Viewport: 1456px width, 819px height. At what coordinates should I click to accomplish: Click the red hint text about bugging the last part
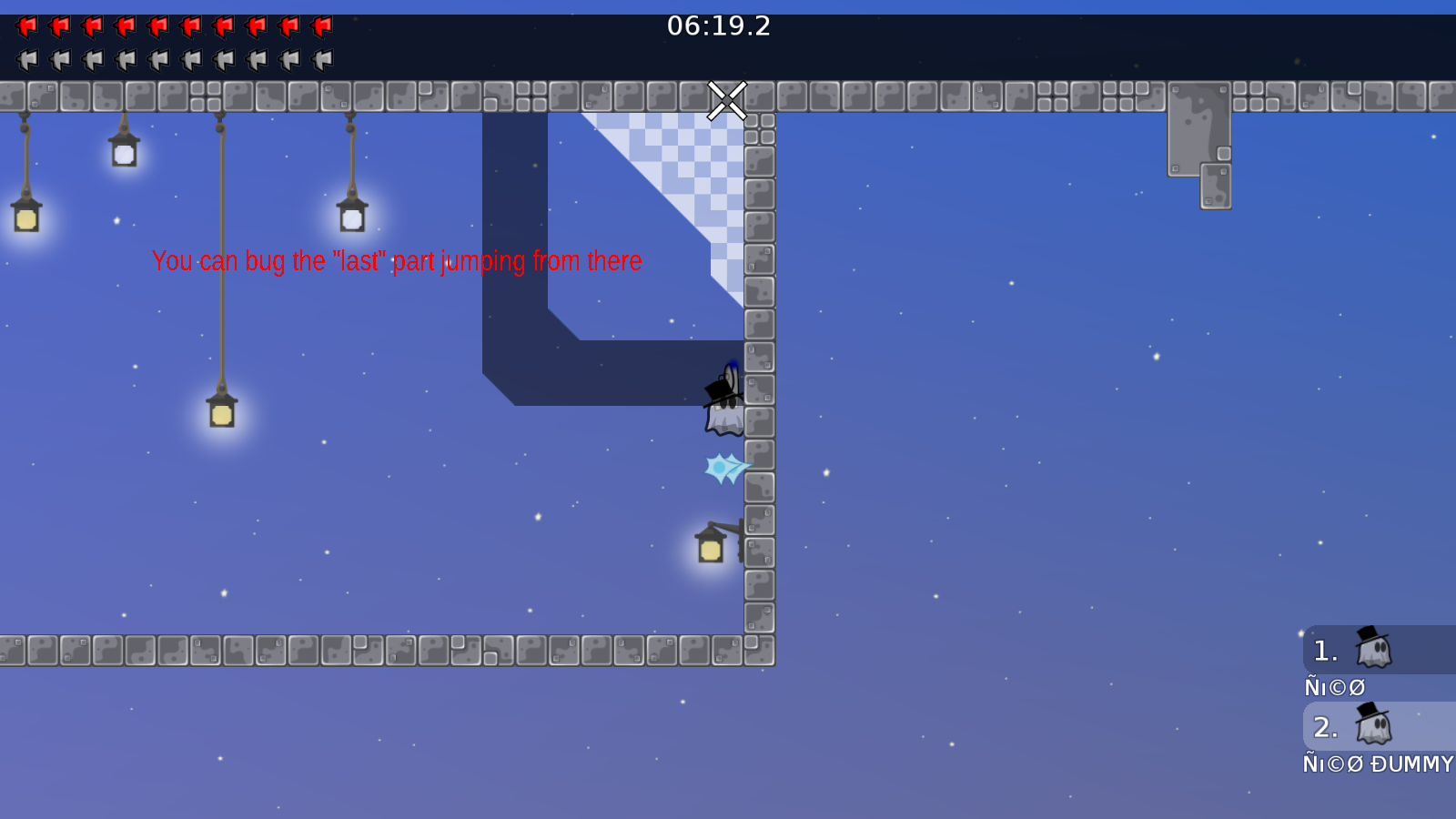(398, 261)
